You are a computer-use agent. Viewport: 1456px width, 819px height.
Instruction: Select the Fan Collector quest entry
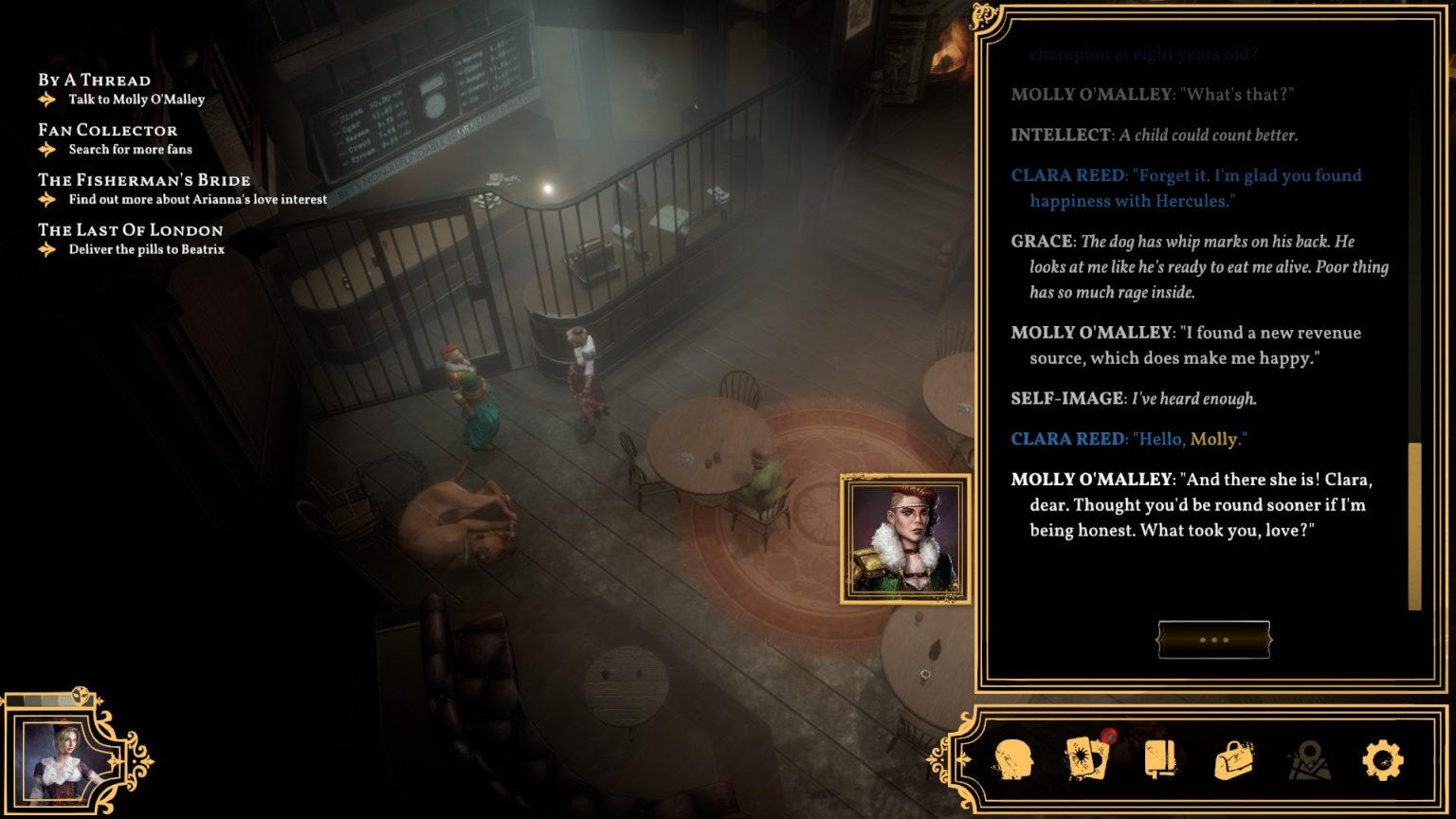tap(107, 131)
